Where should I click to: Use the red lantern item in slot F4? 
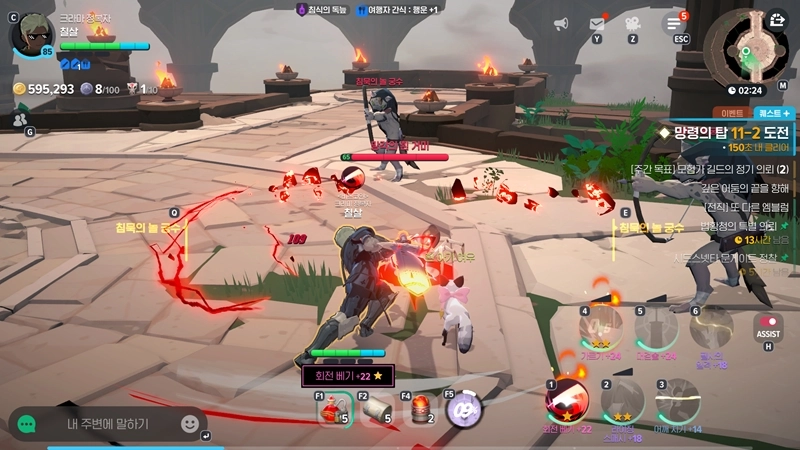pos(420,410)
